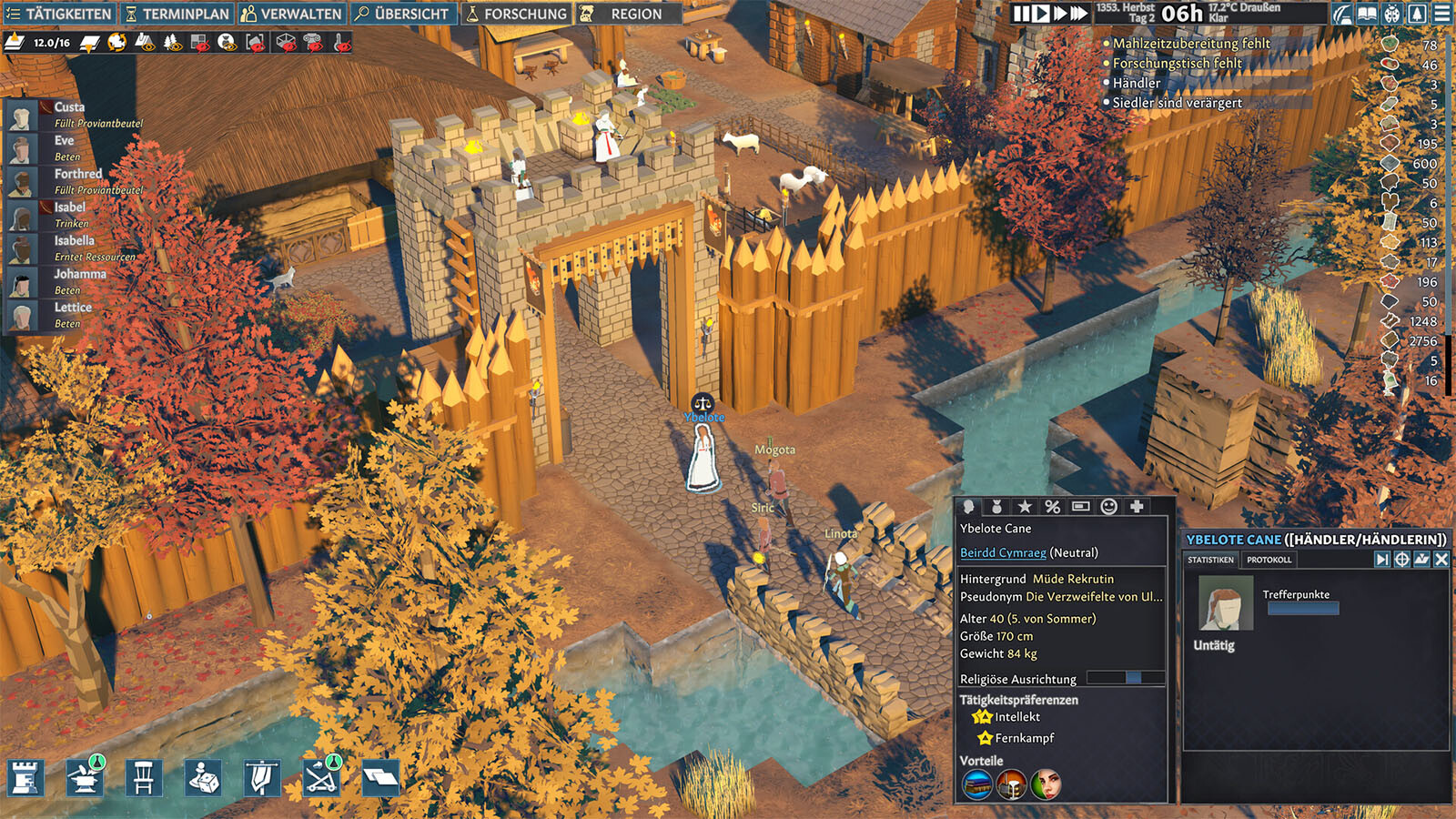Select settler Forthred in the roster
1456x819 pixels.
[x=77, y=174]
